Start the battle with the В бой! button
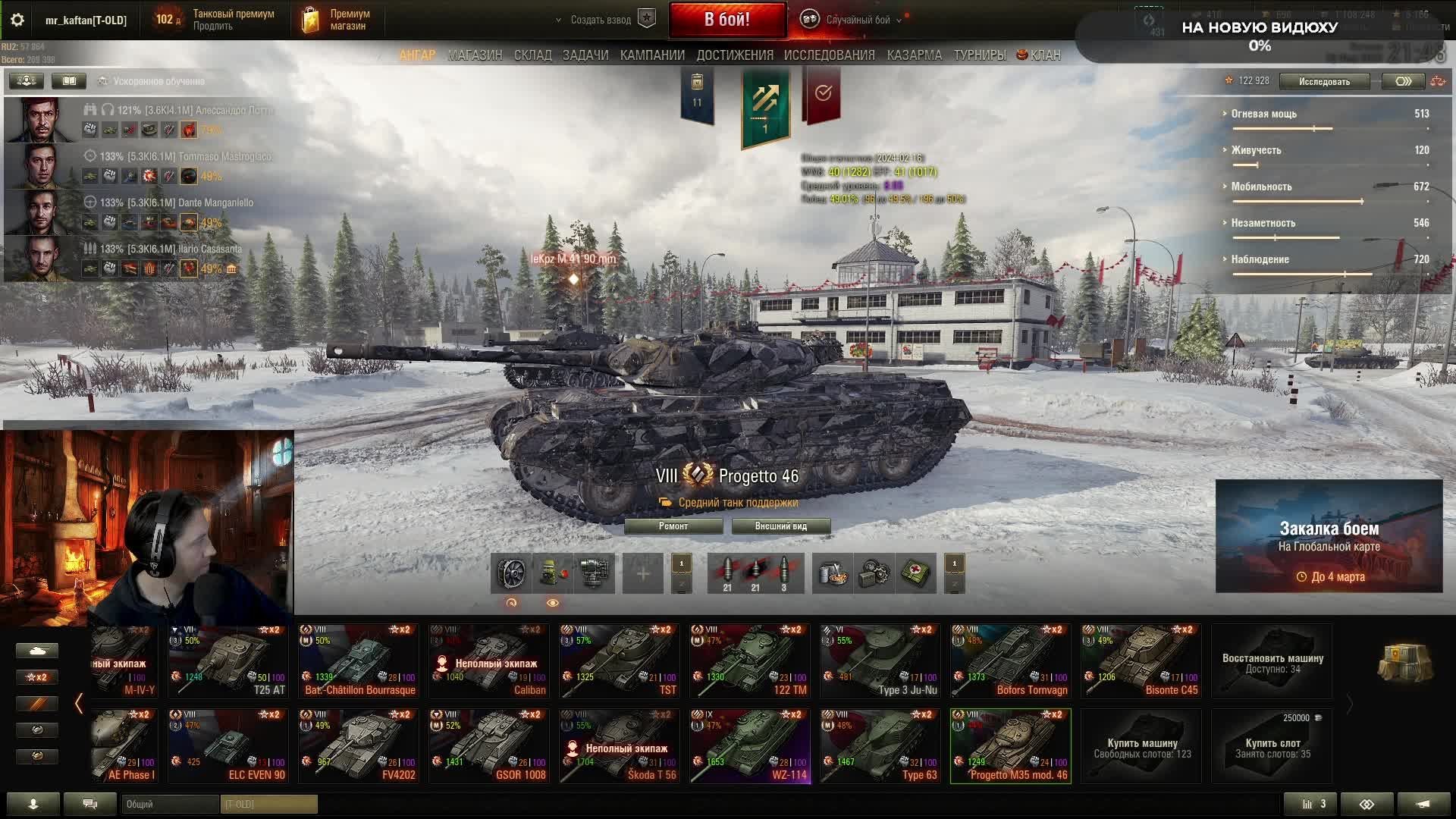1456x819 pixels. click(726, 20)
